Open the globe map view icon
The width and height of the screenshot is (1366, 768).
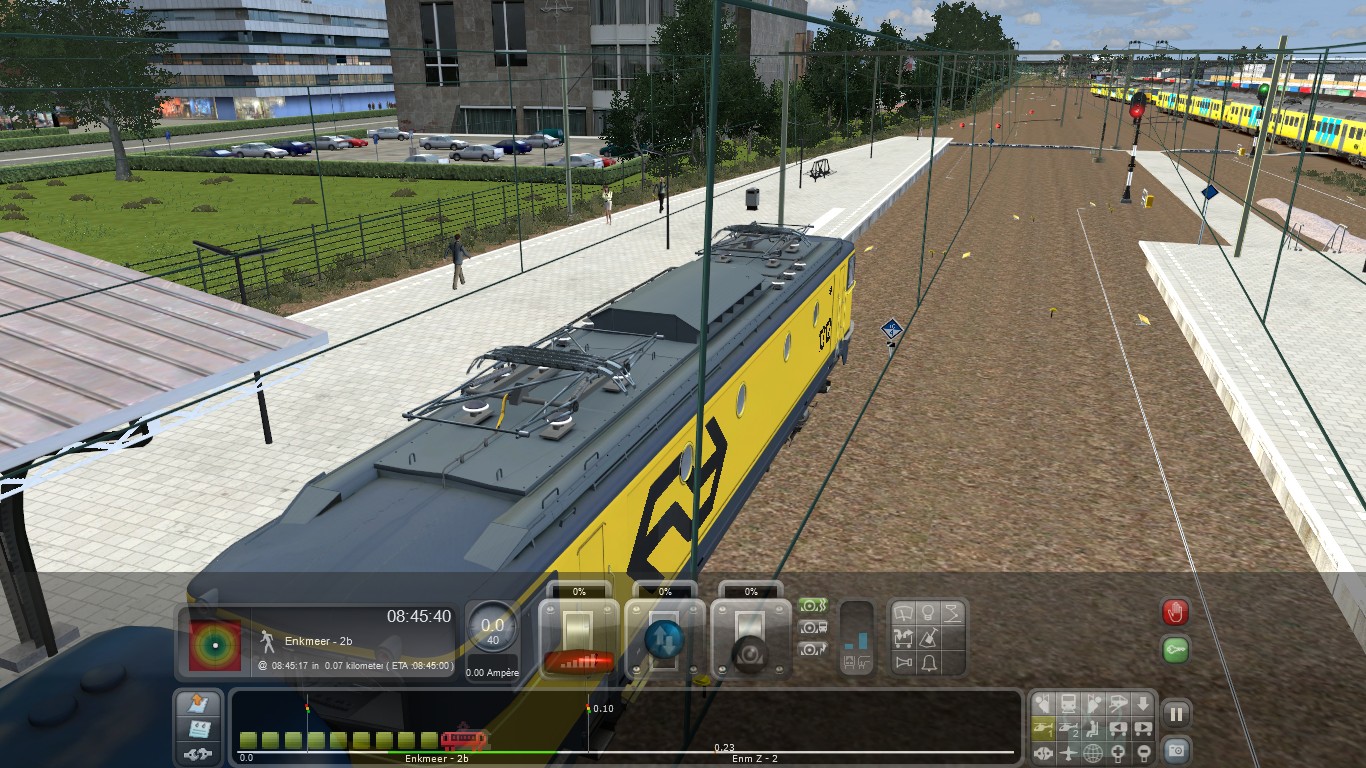pyautogui.click(x=1093, y=752)
